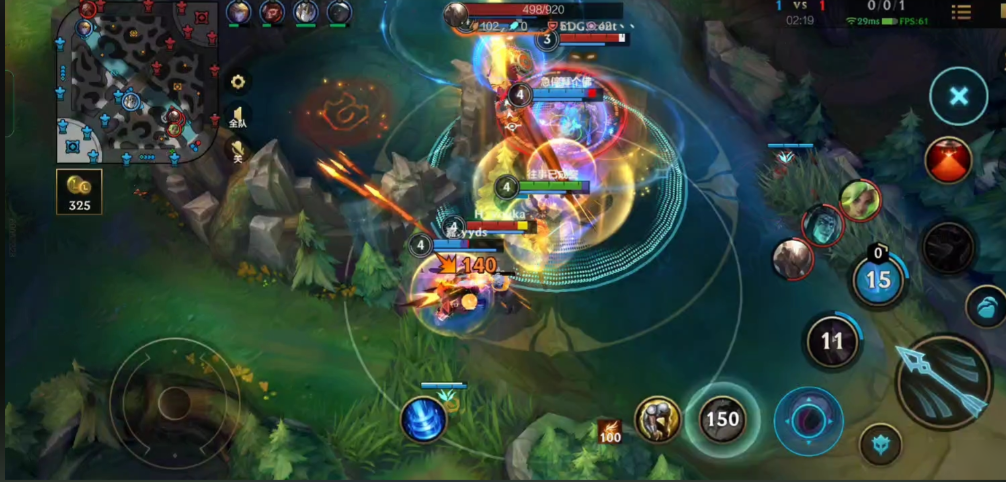Open the gold shop showing 325
The width and height of the screenshot is (1006, 482).
(x=78, y=192)
